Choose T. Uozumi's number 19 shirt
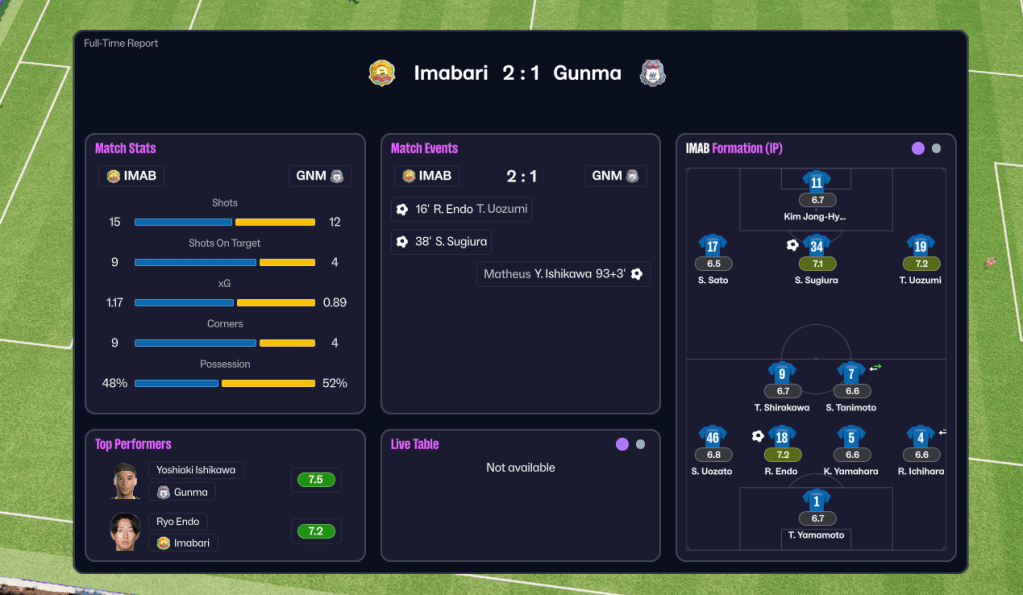Viewport: 1023px width, 595px height. 920,246
